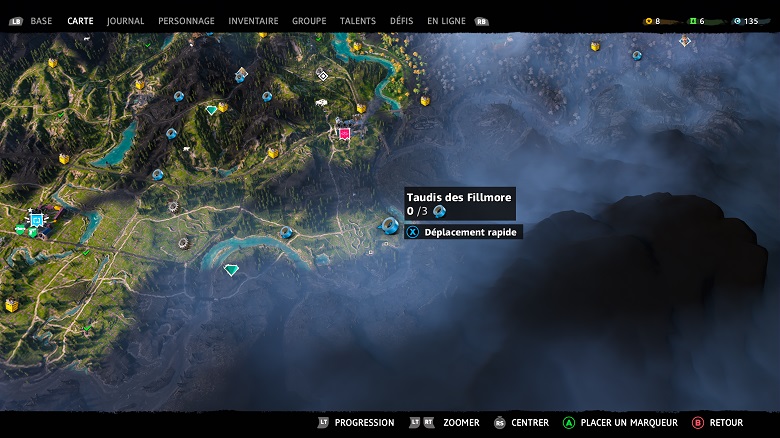
Task: Select the CARTE tab
Action: (x=80, y=21)
